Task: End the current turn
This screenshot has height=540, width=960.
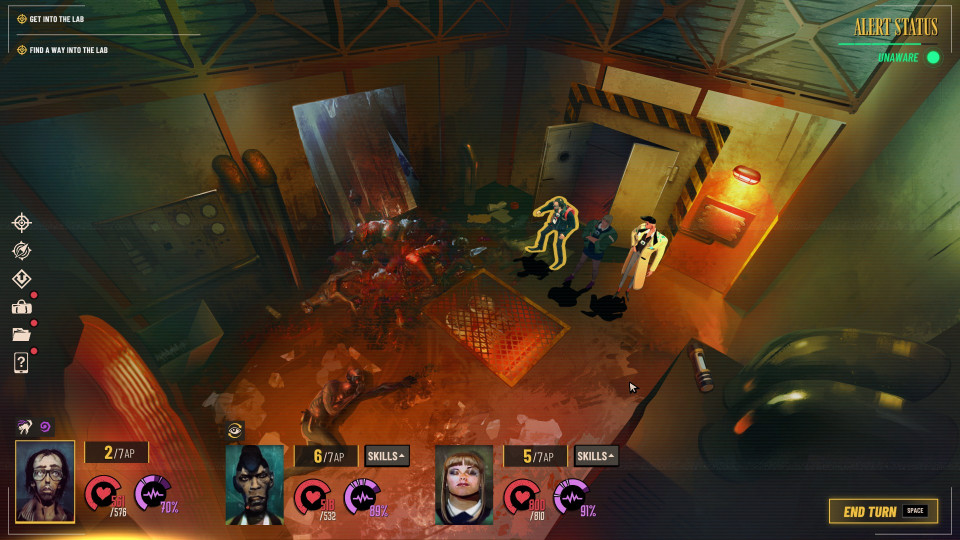Action: pyautogui.click(x=883, y=511)
